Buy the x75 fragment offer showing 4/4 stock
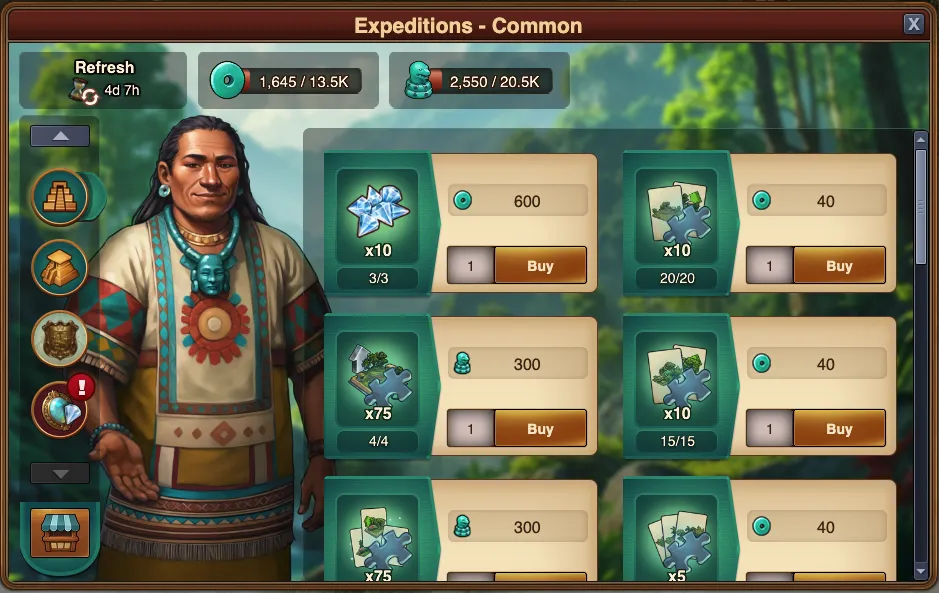 540,430
